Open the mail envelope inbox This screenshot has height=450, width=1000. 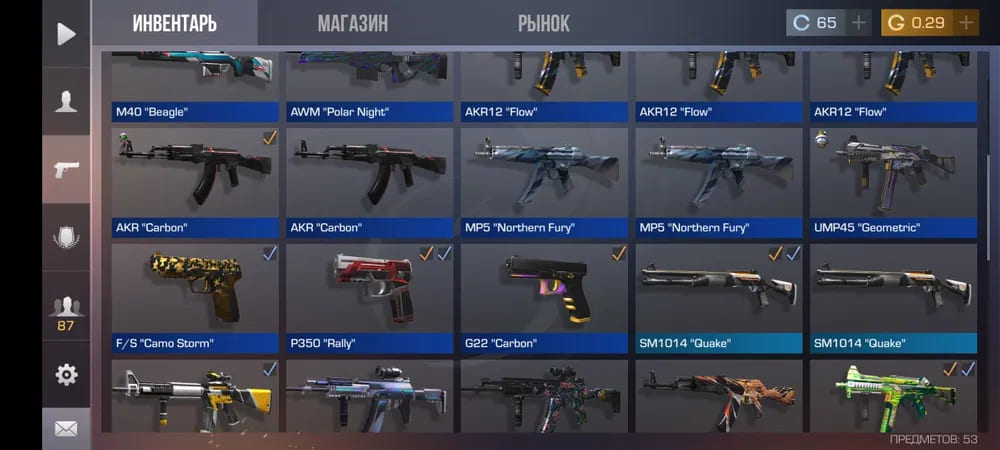pyautogui.click(x=66, y=429)
